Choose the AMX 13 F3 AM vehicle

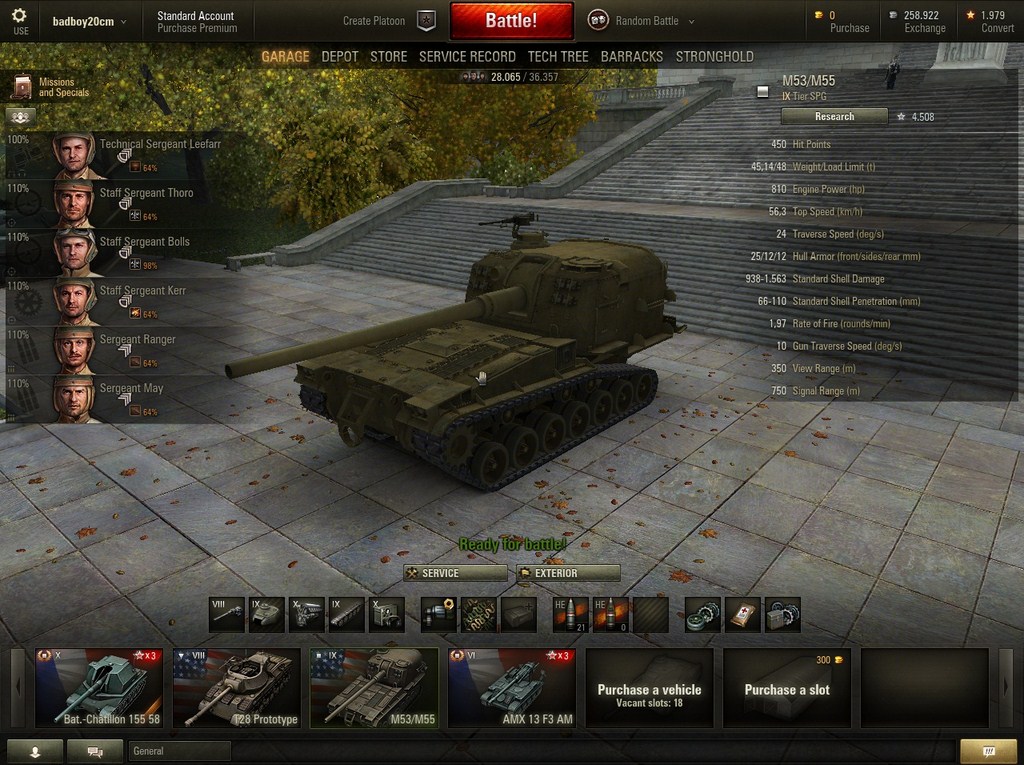click(x=511, y=688)
